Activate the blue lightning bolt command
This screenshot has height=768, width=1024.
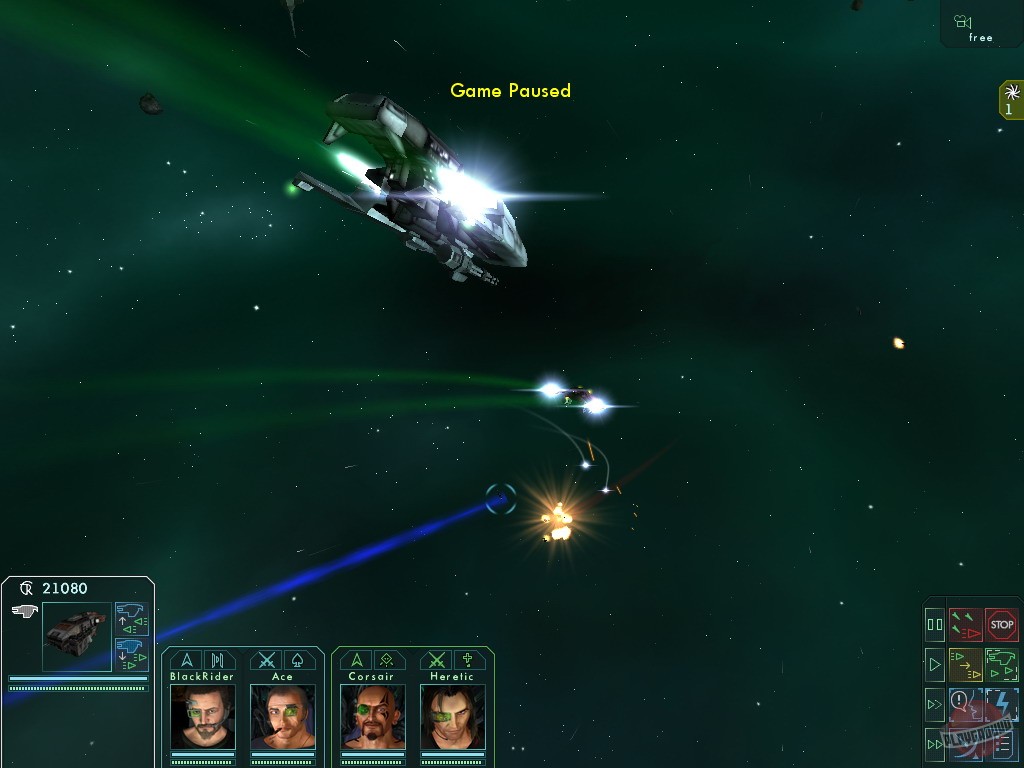tap(1001, 704)
